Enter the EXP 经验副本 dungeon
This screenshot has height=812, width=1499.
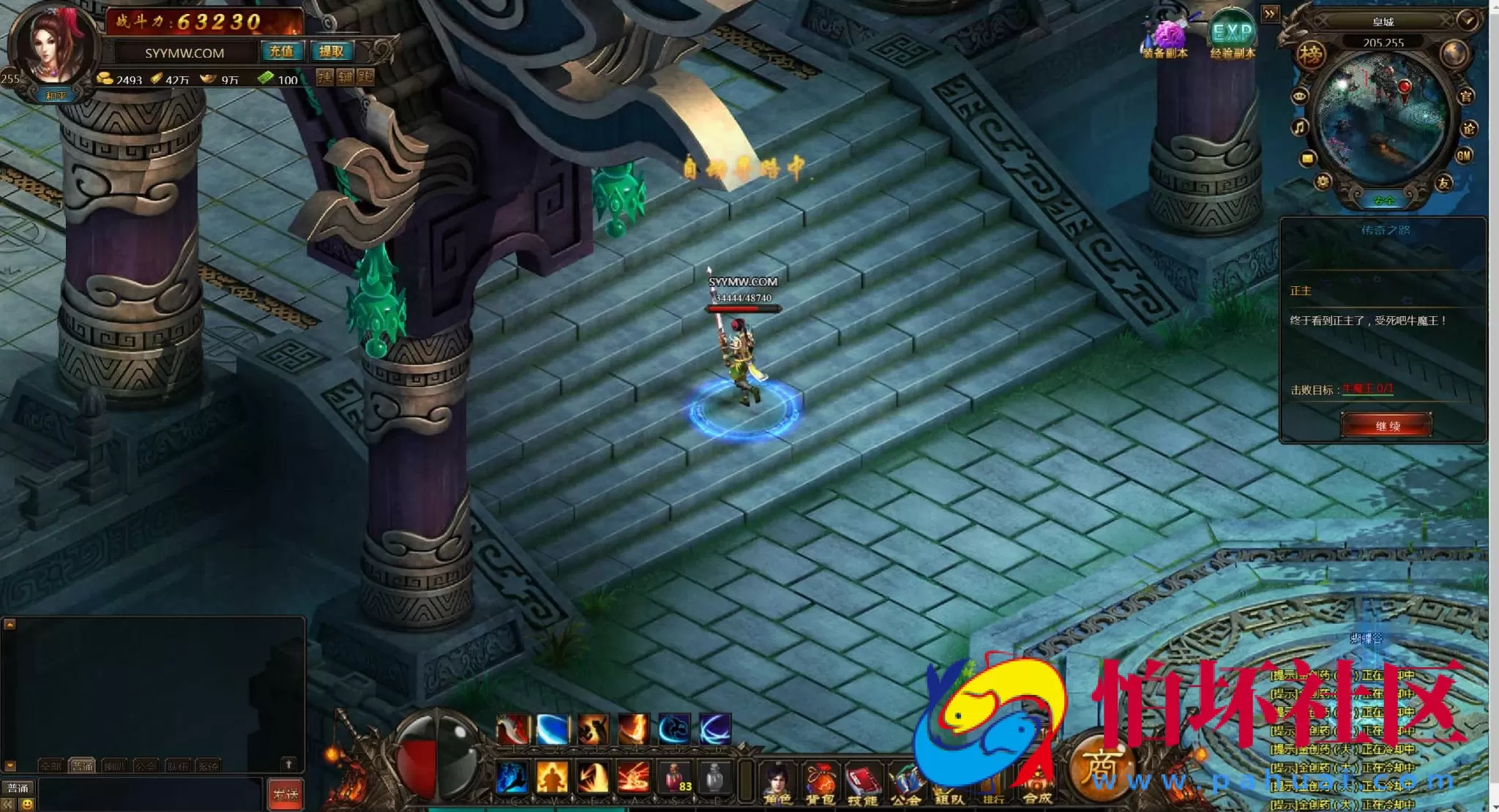[x=1233, y=37]
